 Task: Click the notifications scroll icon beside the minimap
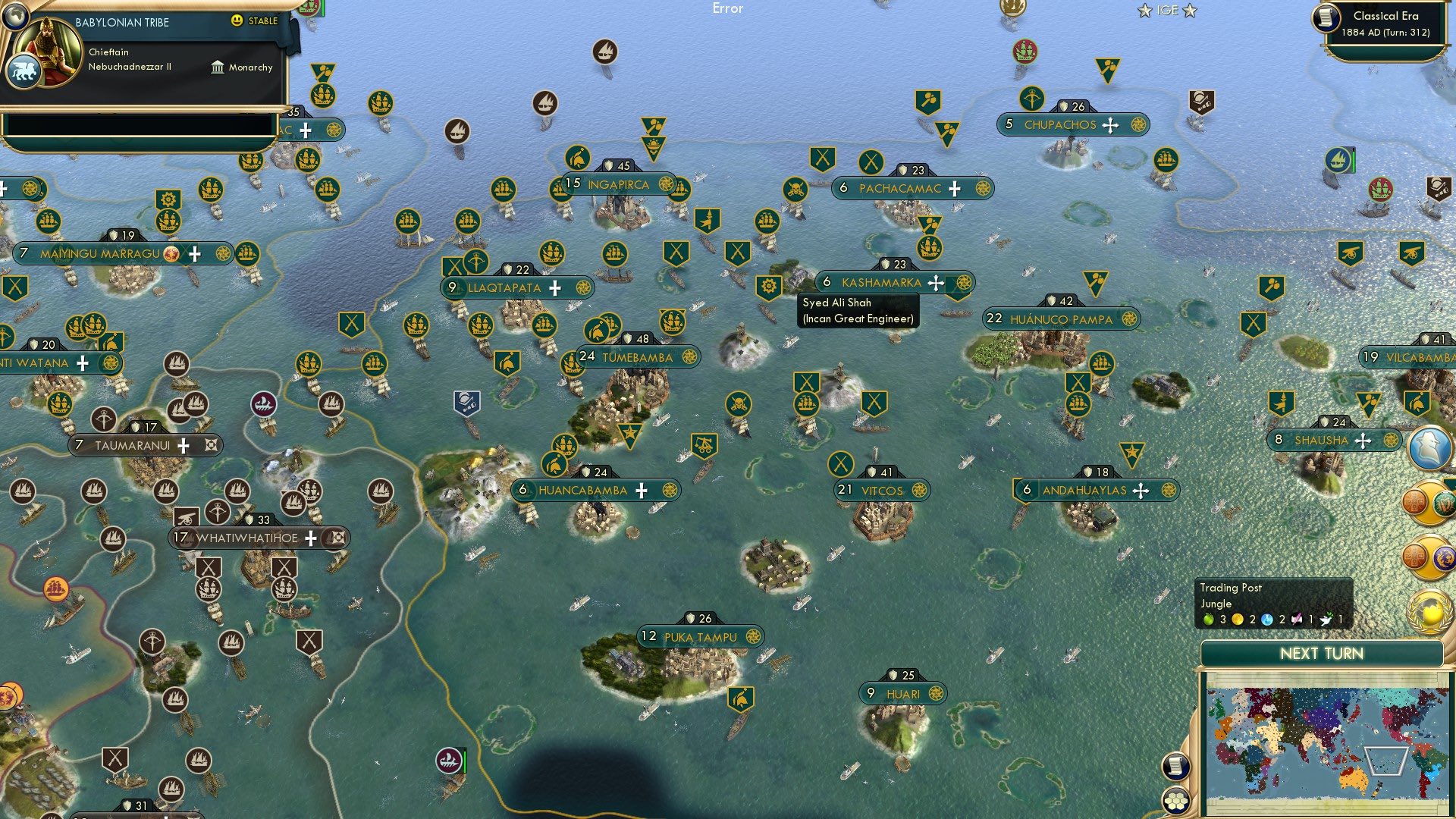click(1176, 767)
